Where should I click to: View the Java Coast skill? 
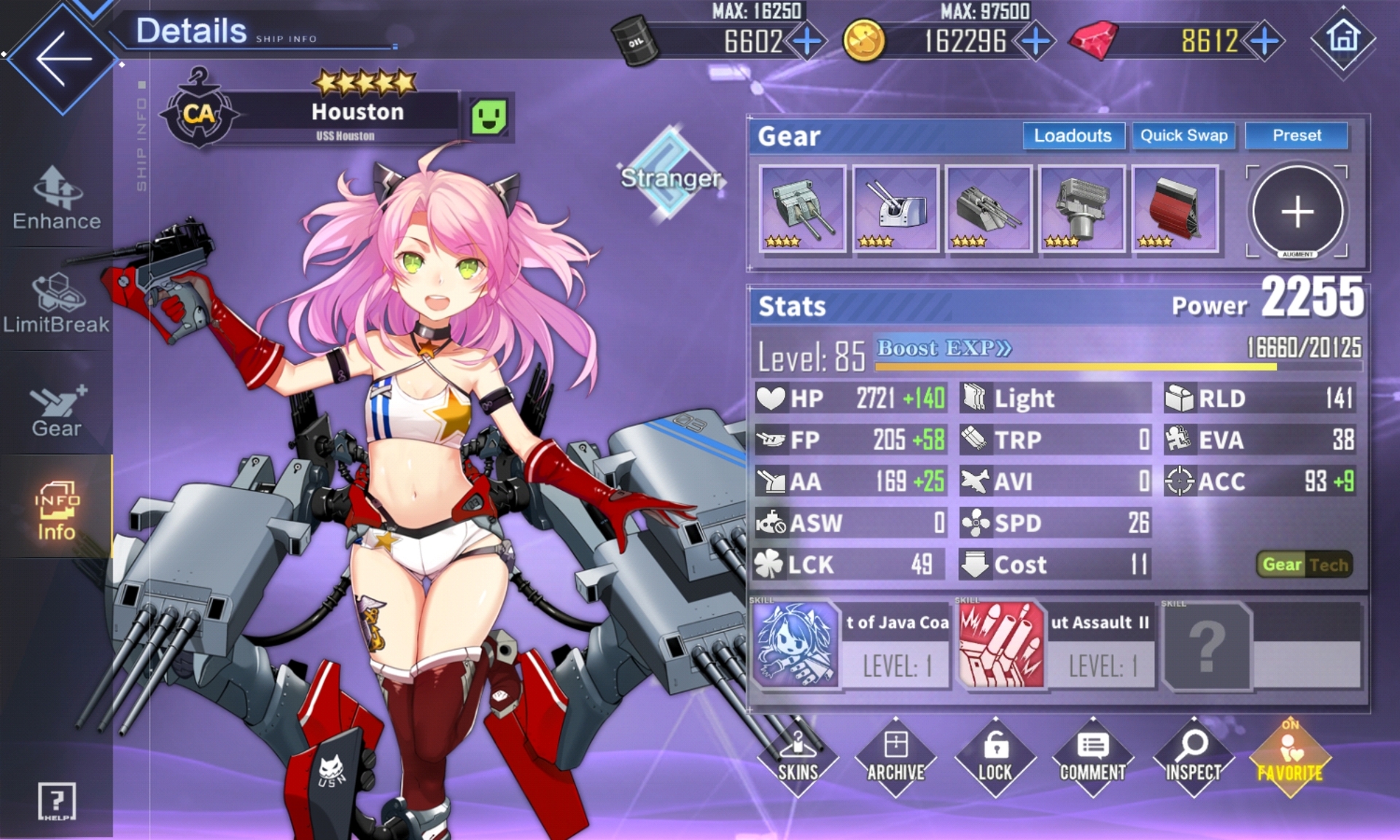tap(851, 645)
